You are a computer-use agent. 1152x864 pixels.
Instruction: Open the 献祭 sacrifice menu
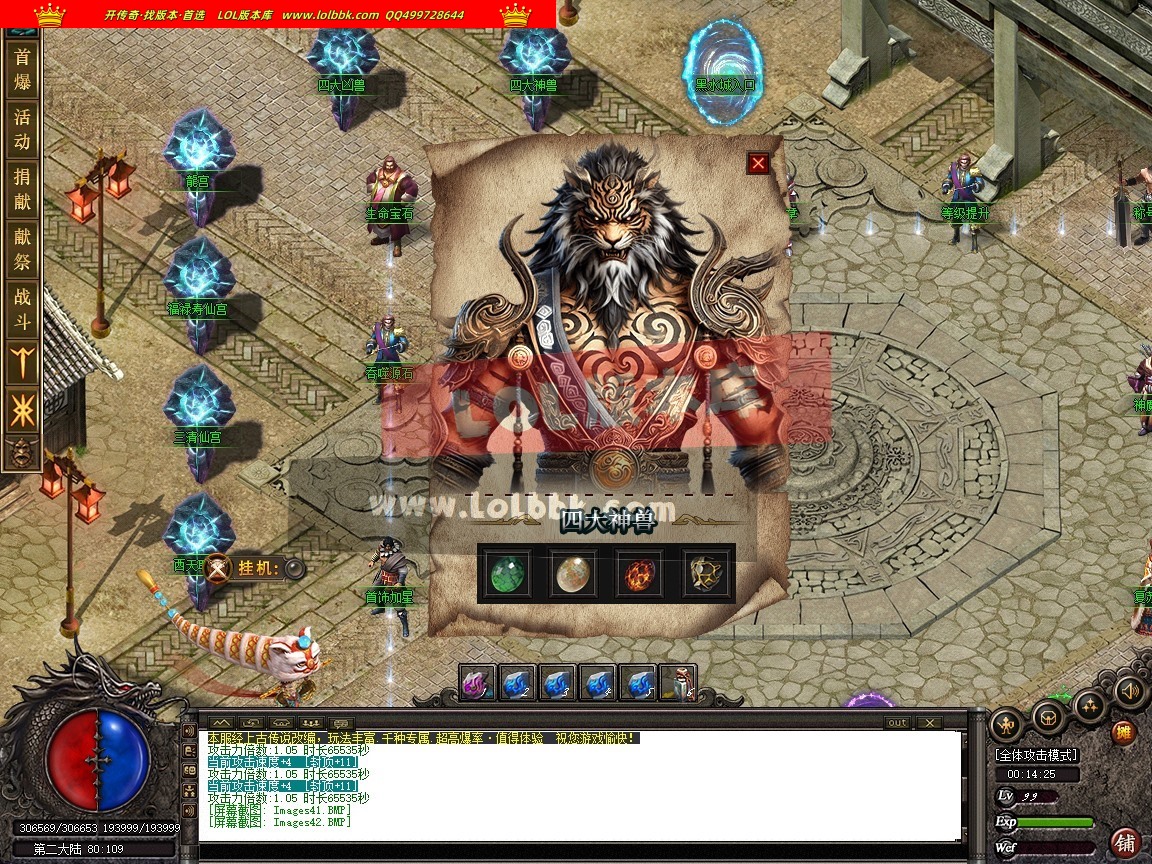click(22, 249)
